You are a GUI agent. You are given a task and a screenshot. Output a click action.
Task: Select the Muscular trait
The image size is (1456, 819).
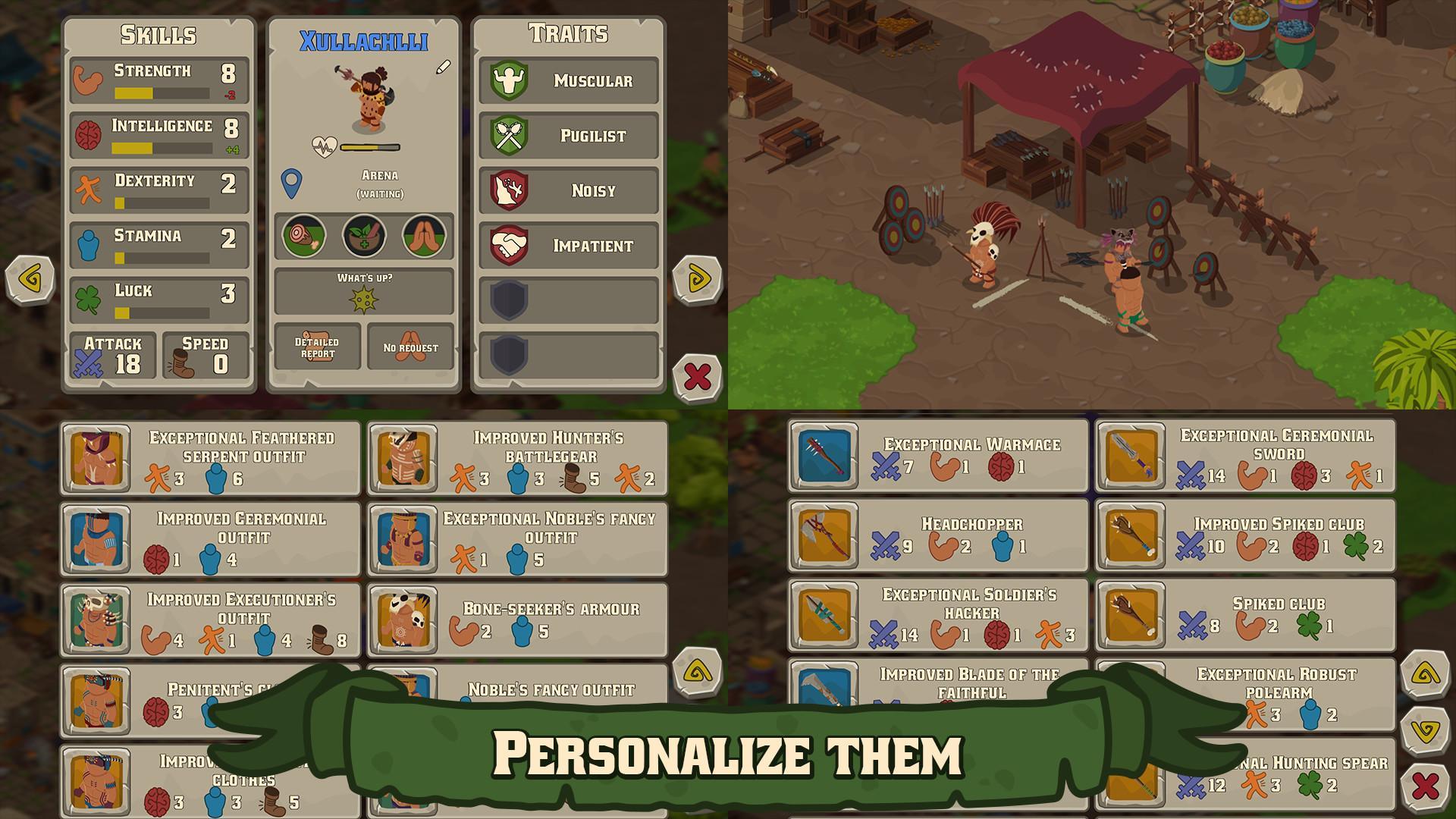point(569,81)
